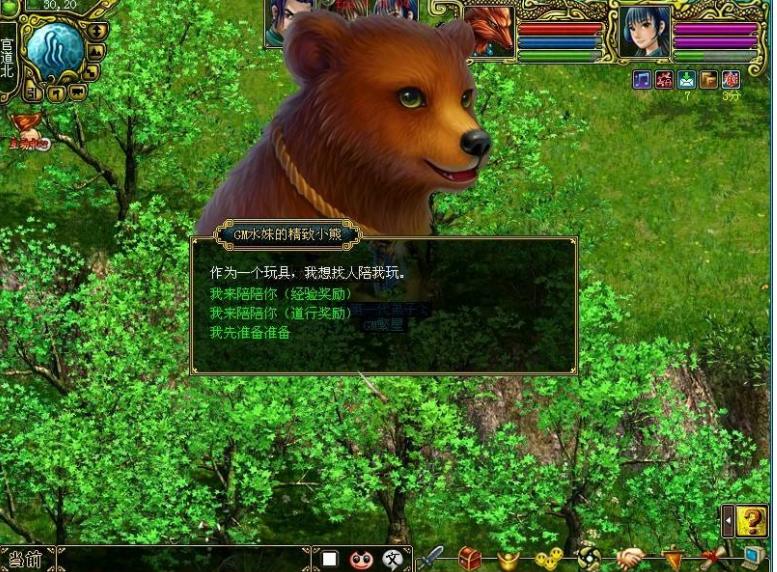The height and width of the screenshot is (572, 777).
Task: Click the red scroll icon on bottom bar
Action: [x=713, y=558]
